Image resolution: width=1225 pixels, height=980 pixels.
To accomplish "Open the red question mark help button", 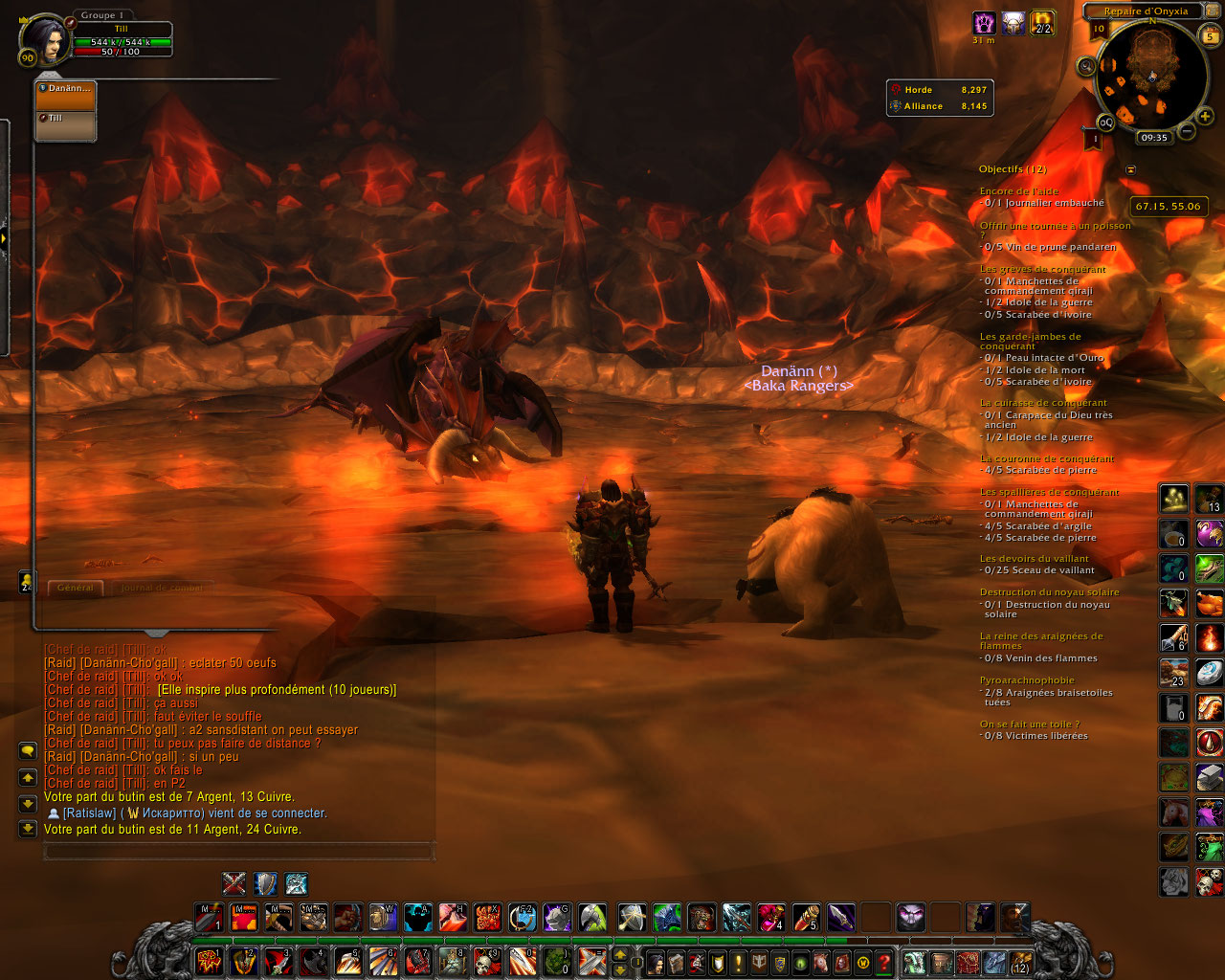I will (884, 962).
